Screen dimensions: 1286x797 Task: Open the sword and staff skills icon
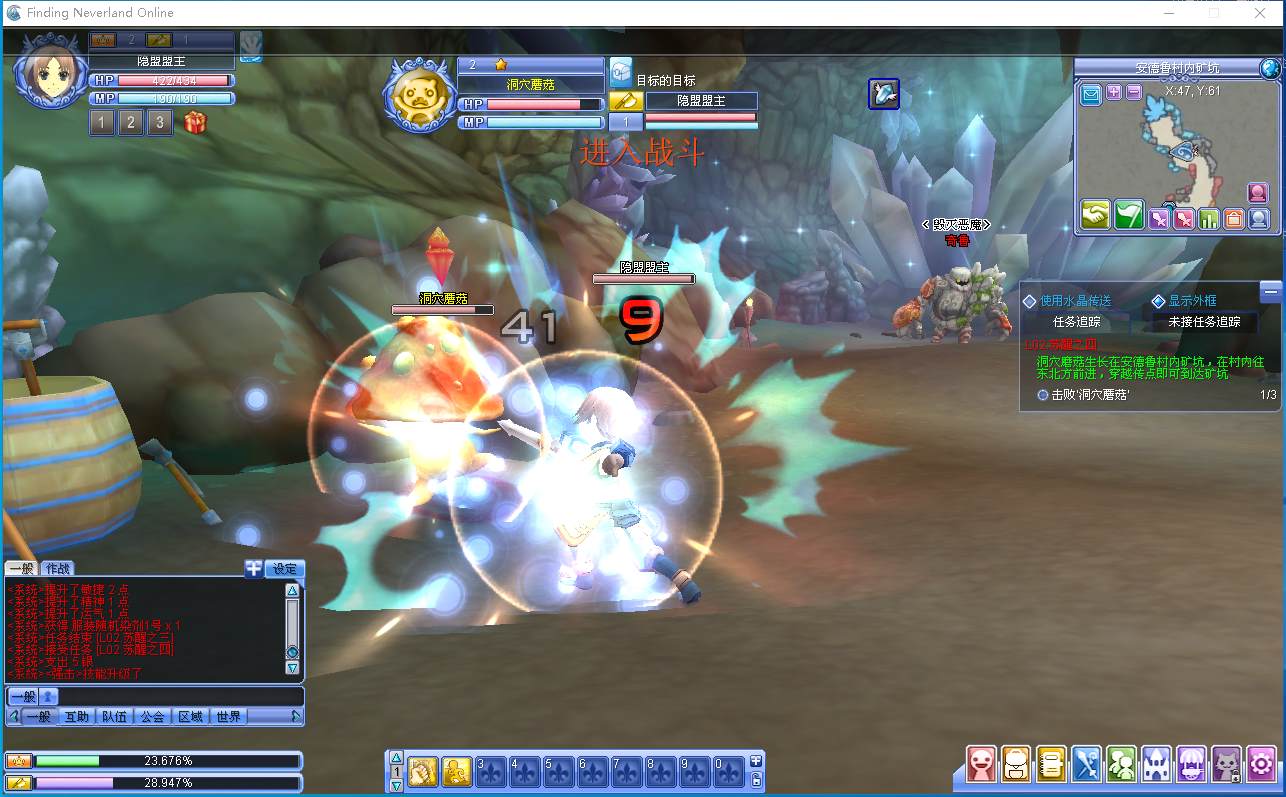coord(1087,764)
